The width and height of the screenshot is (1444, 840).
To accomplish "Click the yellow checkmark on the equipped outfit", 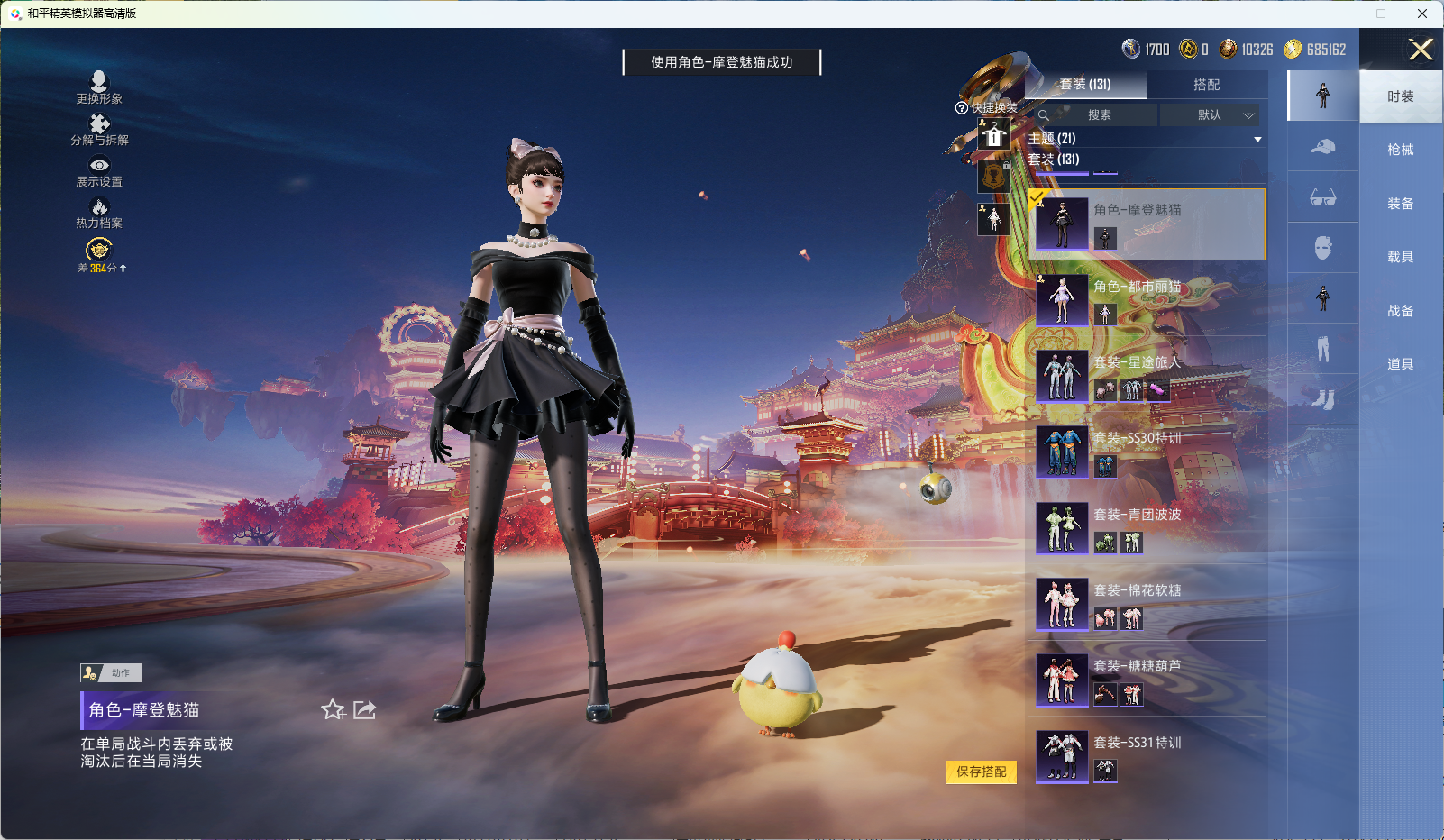I will coord(1037,196).
